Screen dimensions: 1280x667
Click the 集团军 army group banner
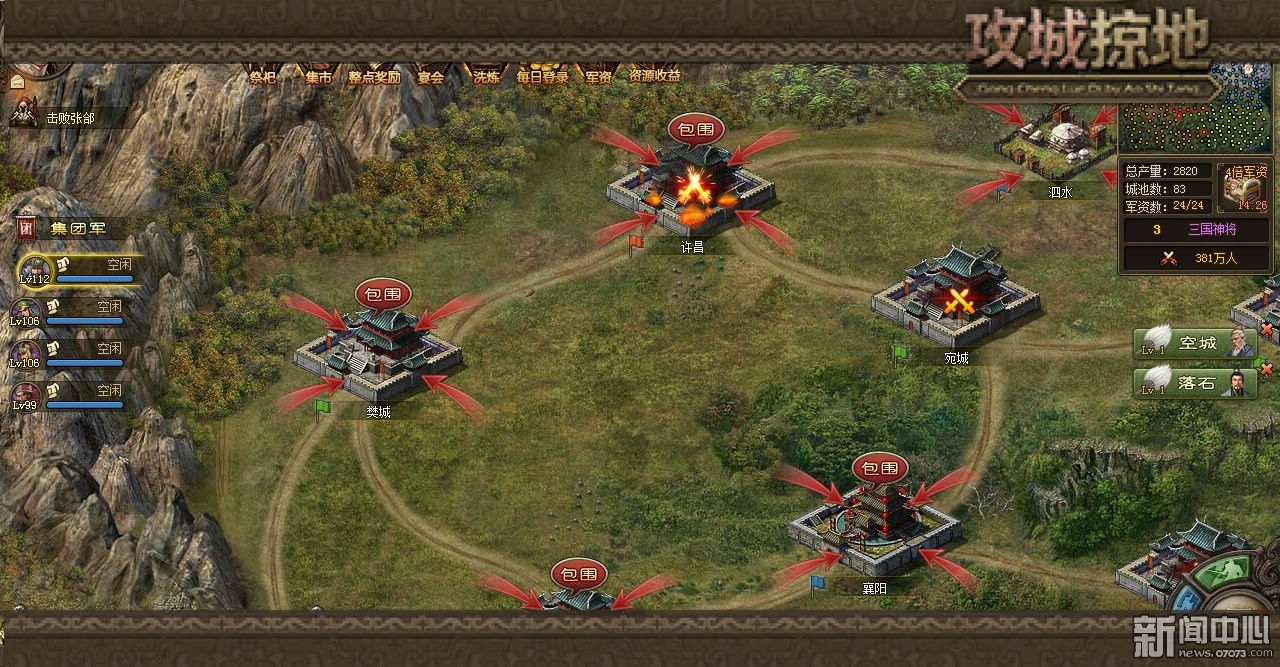coord(75,228)
